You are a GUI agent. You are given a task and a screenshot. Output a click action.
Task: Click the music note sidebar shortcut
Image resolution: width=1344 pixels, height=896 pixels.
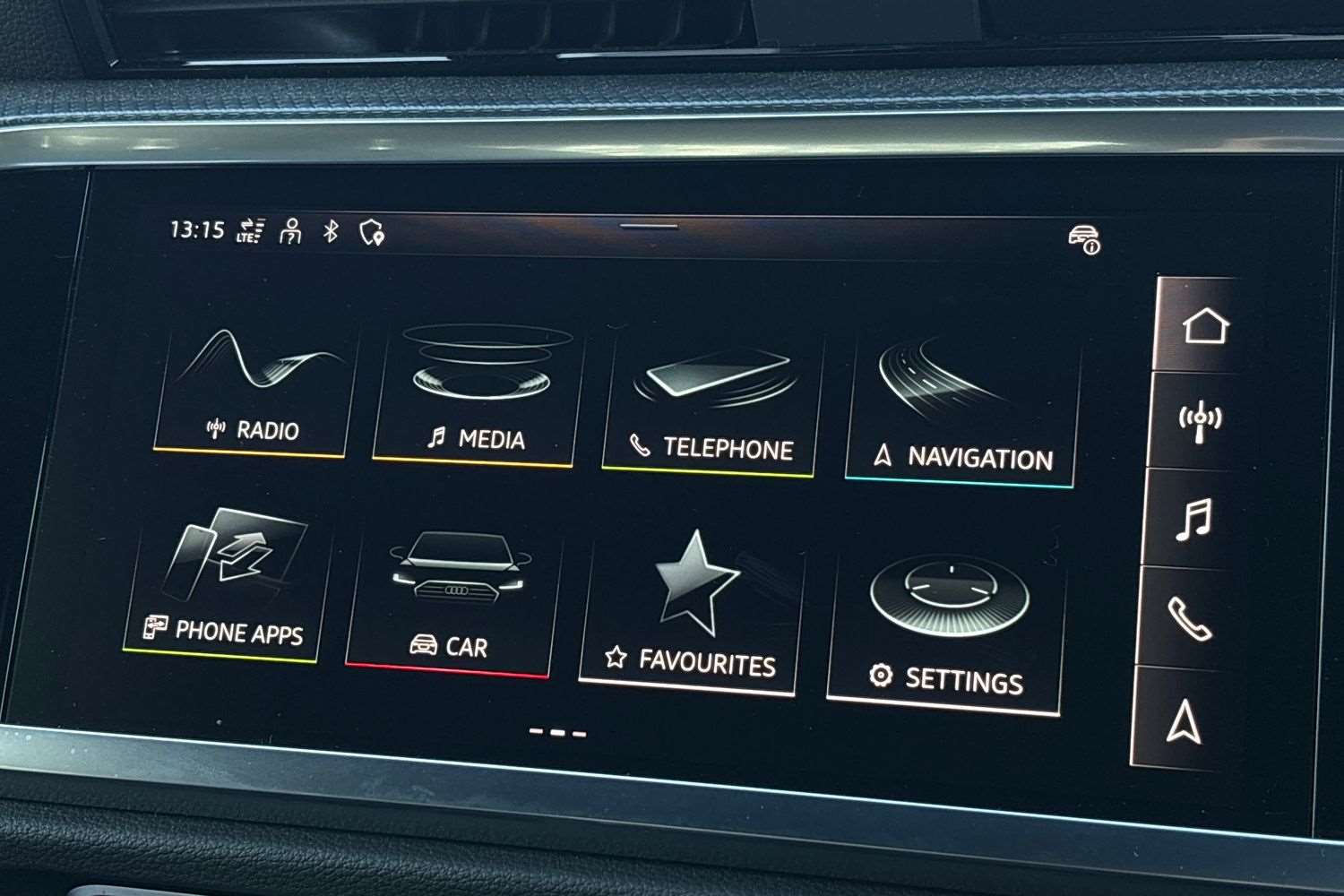[x=1194, y=519]
